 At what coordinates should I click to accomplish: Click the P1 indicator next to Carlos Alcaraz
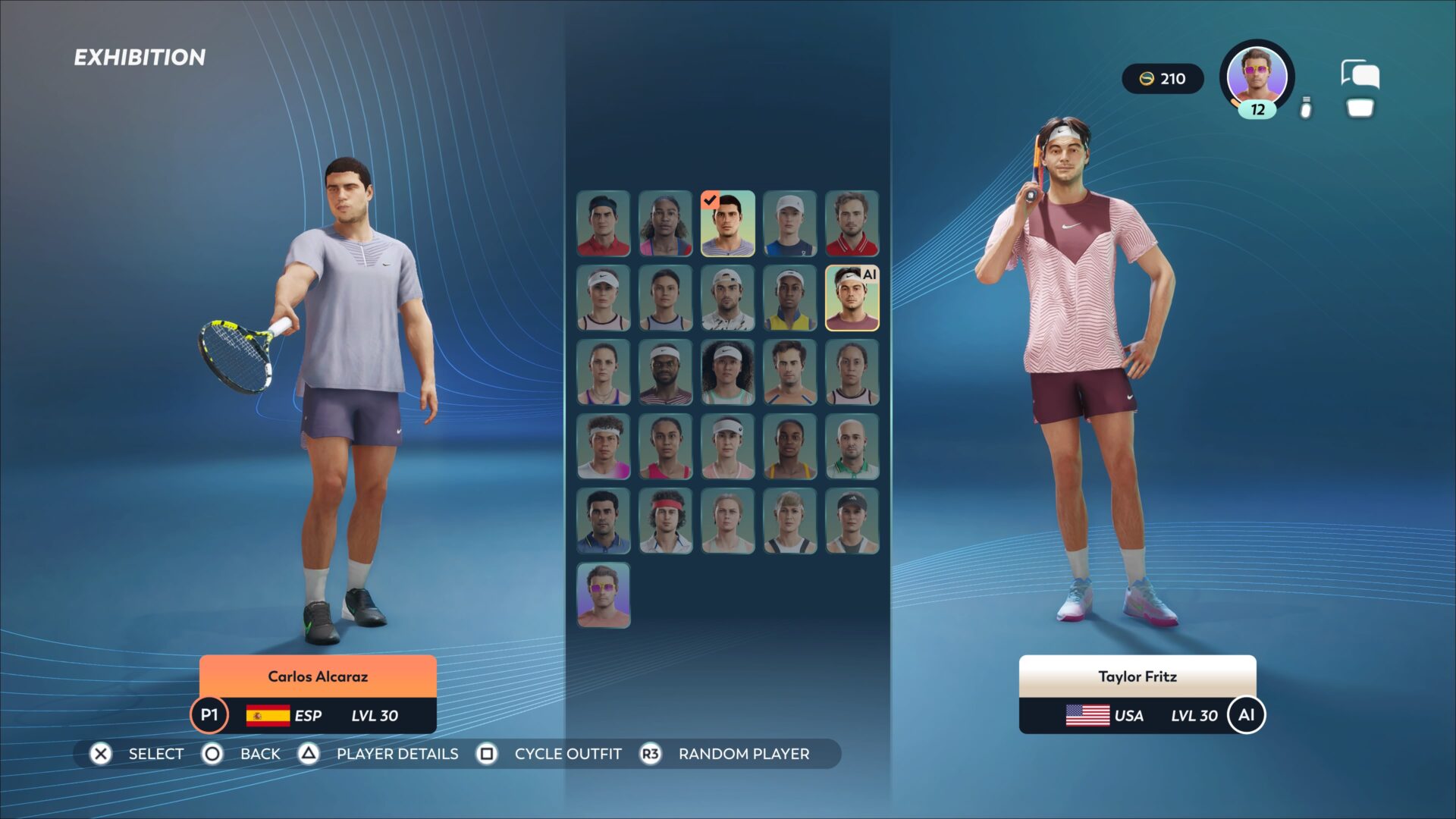click(x=209, y=714)
